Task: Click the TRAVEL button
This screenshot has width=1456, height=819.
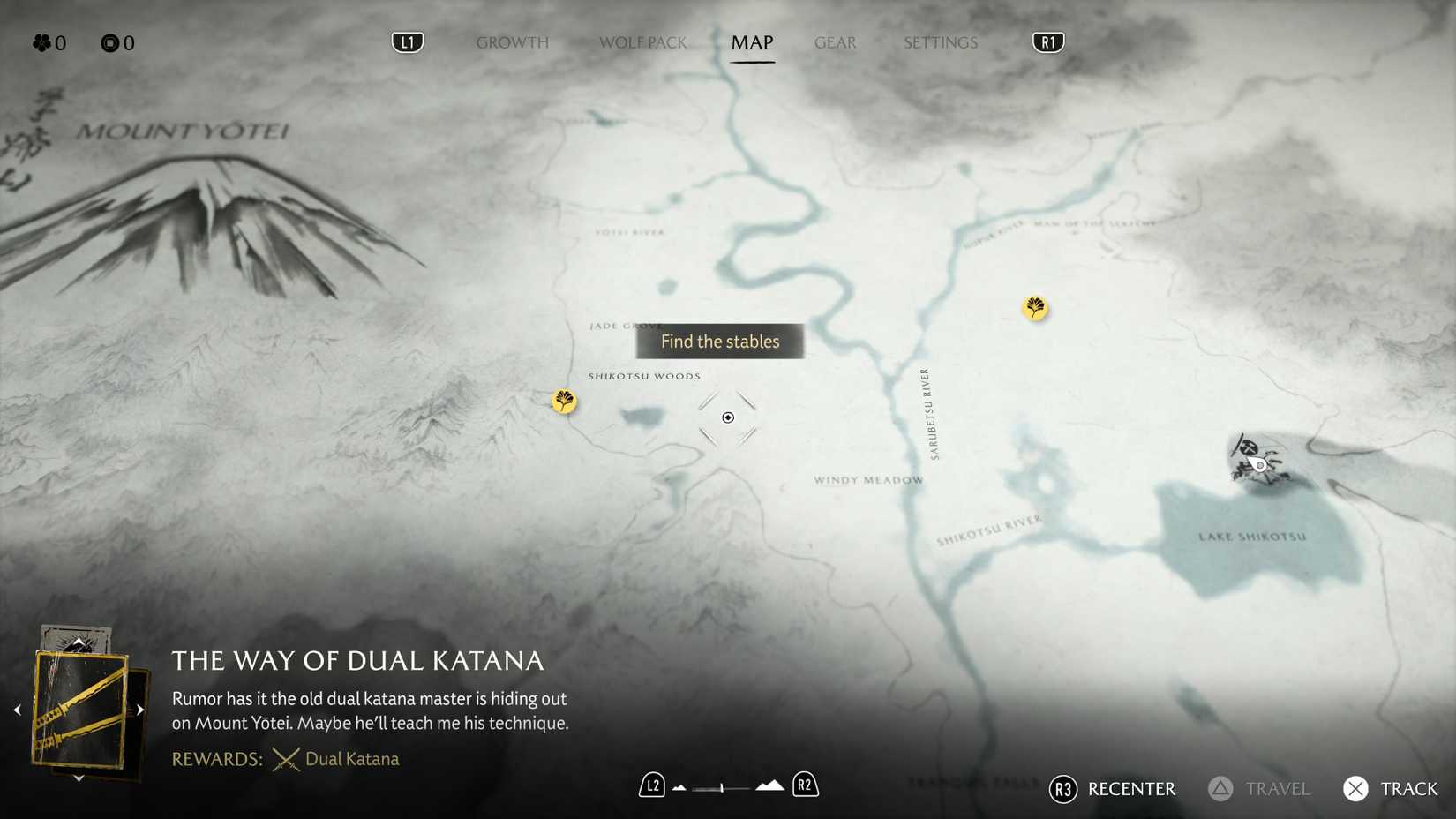Action: [x=1258, y=789]
